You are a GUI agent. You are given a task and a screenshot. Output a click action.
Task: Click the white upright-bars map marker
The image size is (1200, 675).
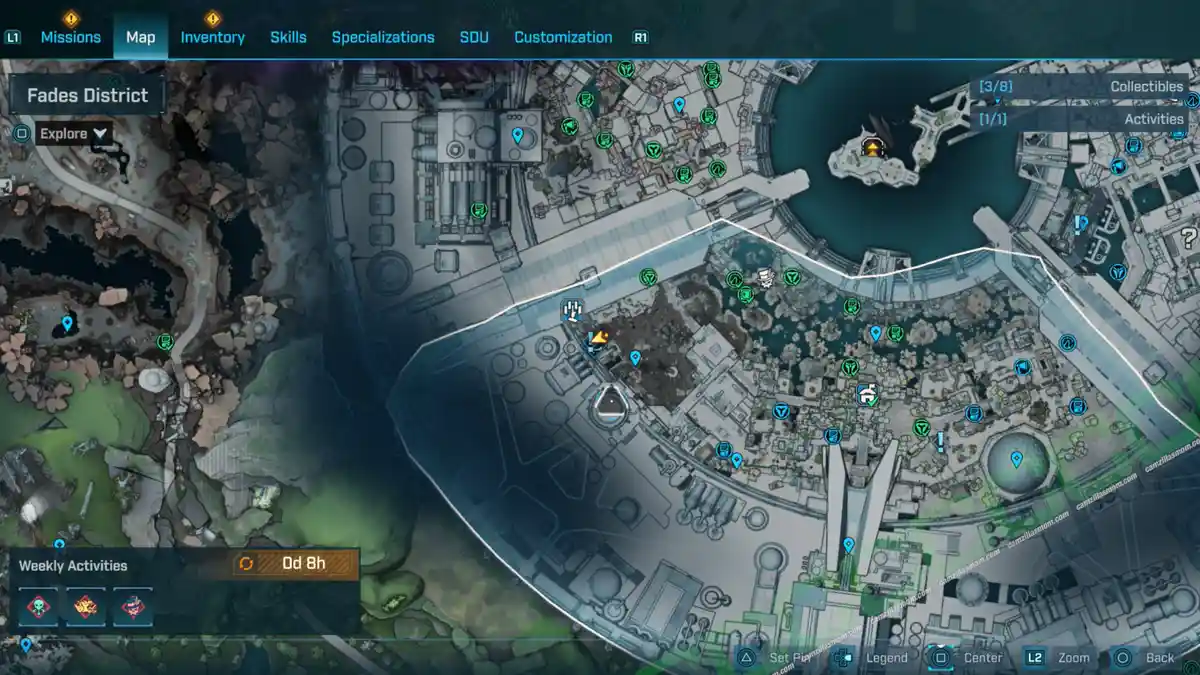point(573,310)
